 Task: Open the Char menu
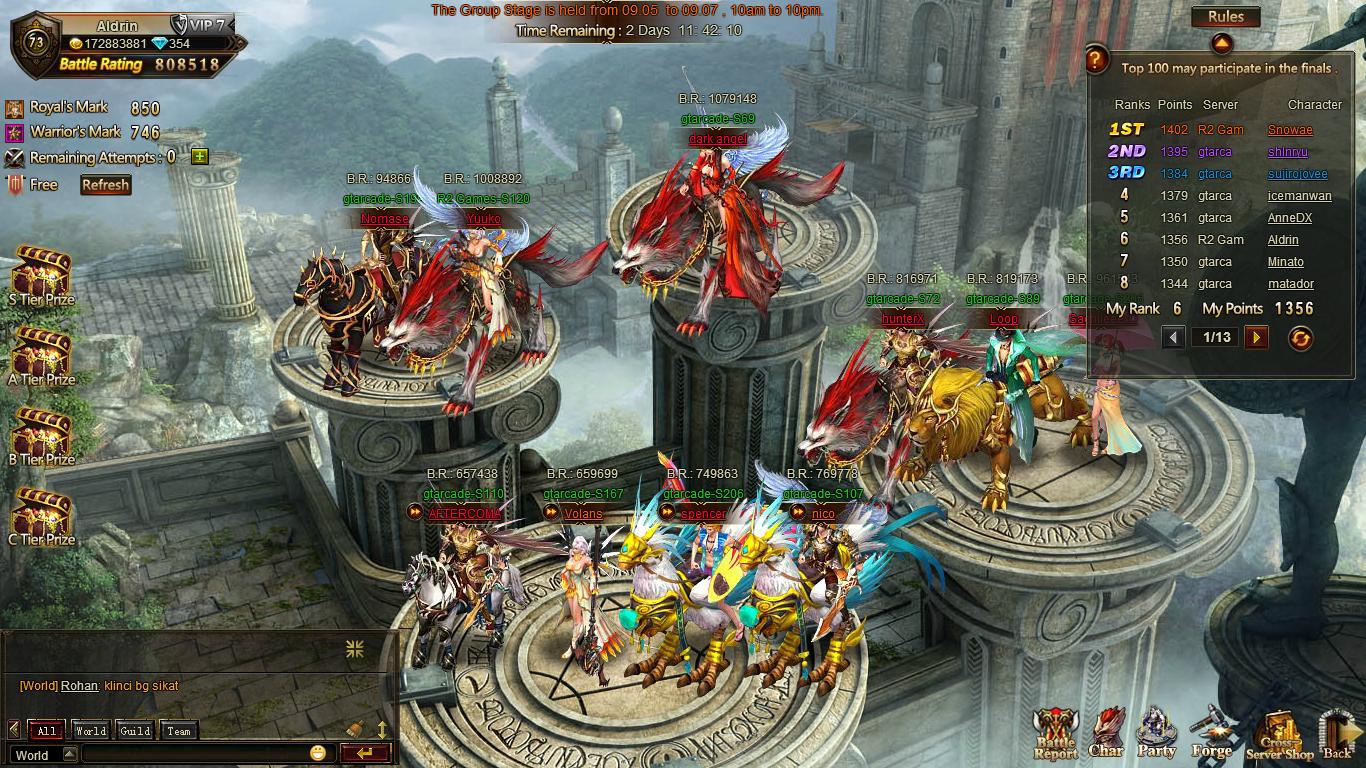tap(1106, 735)
